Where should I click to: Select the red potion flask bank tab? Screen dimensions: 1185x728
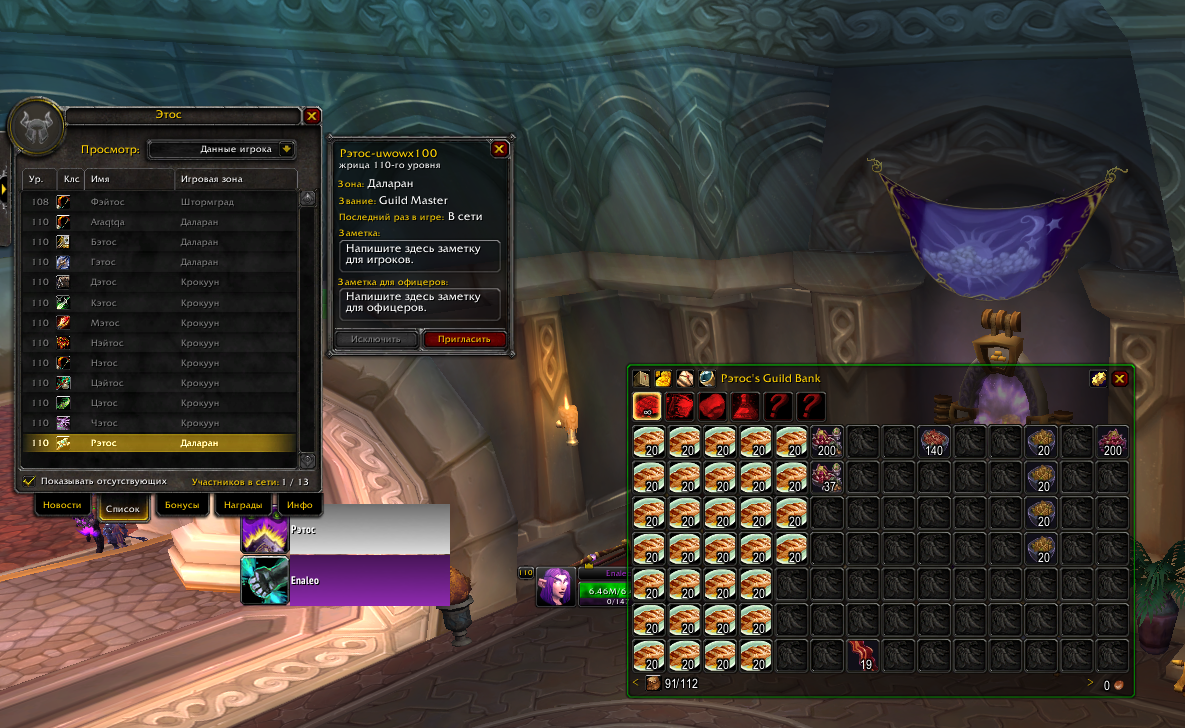(743, 405)
